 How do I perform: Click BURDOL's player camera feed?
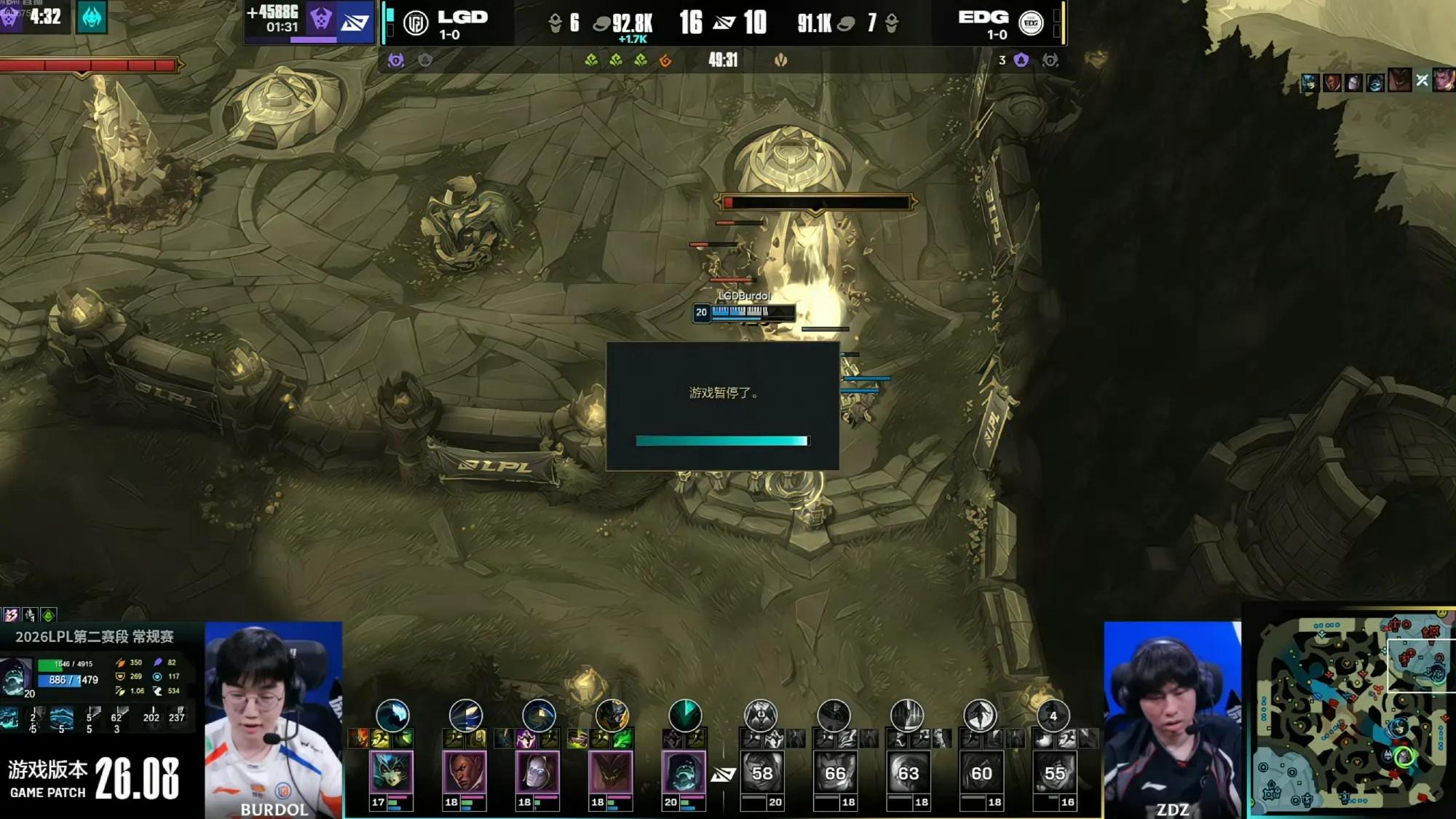274,719
